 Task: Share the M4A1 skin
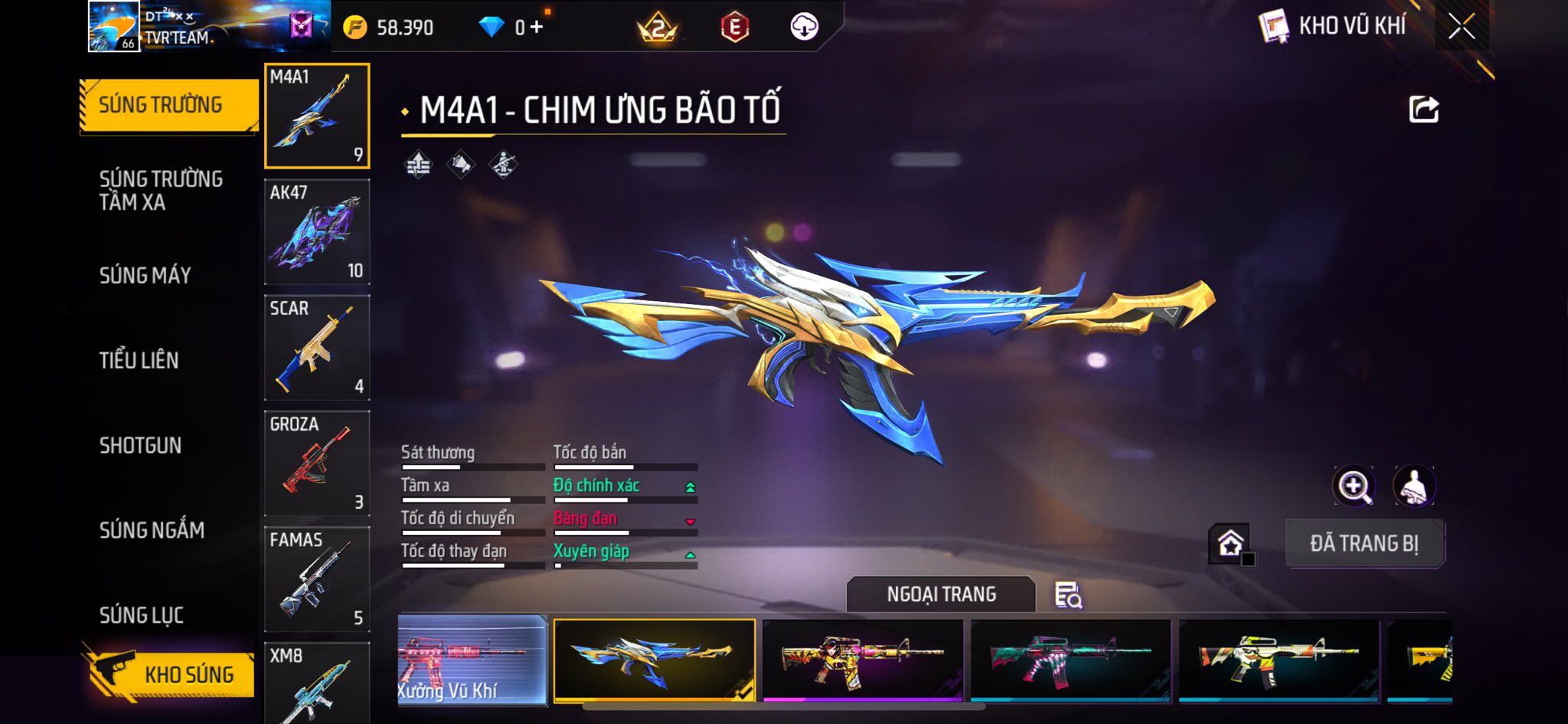pos(1423,110)
